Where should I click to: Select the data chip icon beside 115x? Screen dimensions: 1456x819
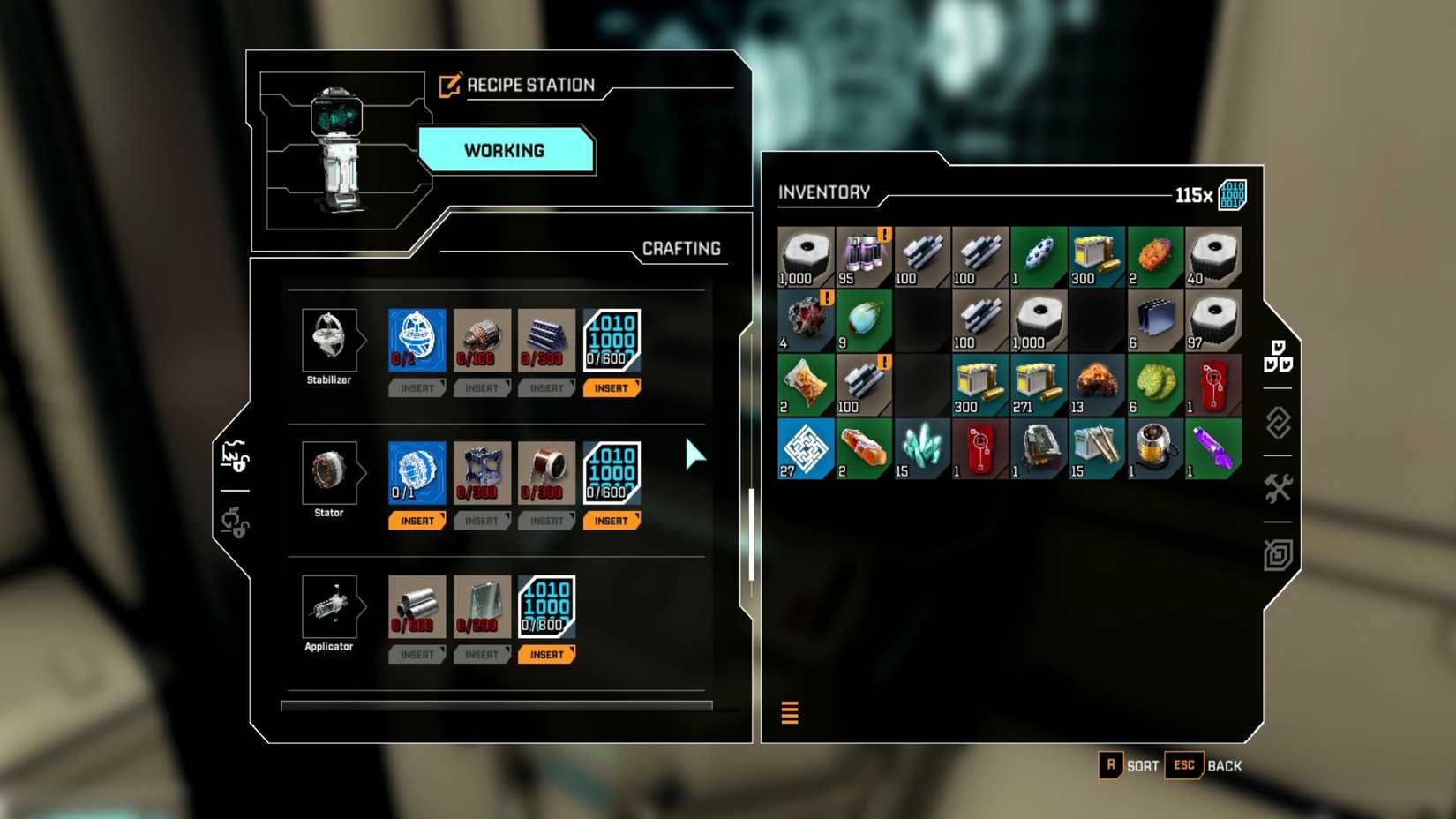coord(1235,196)
